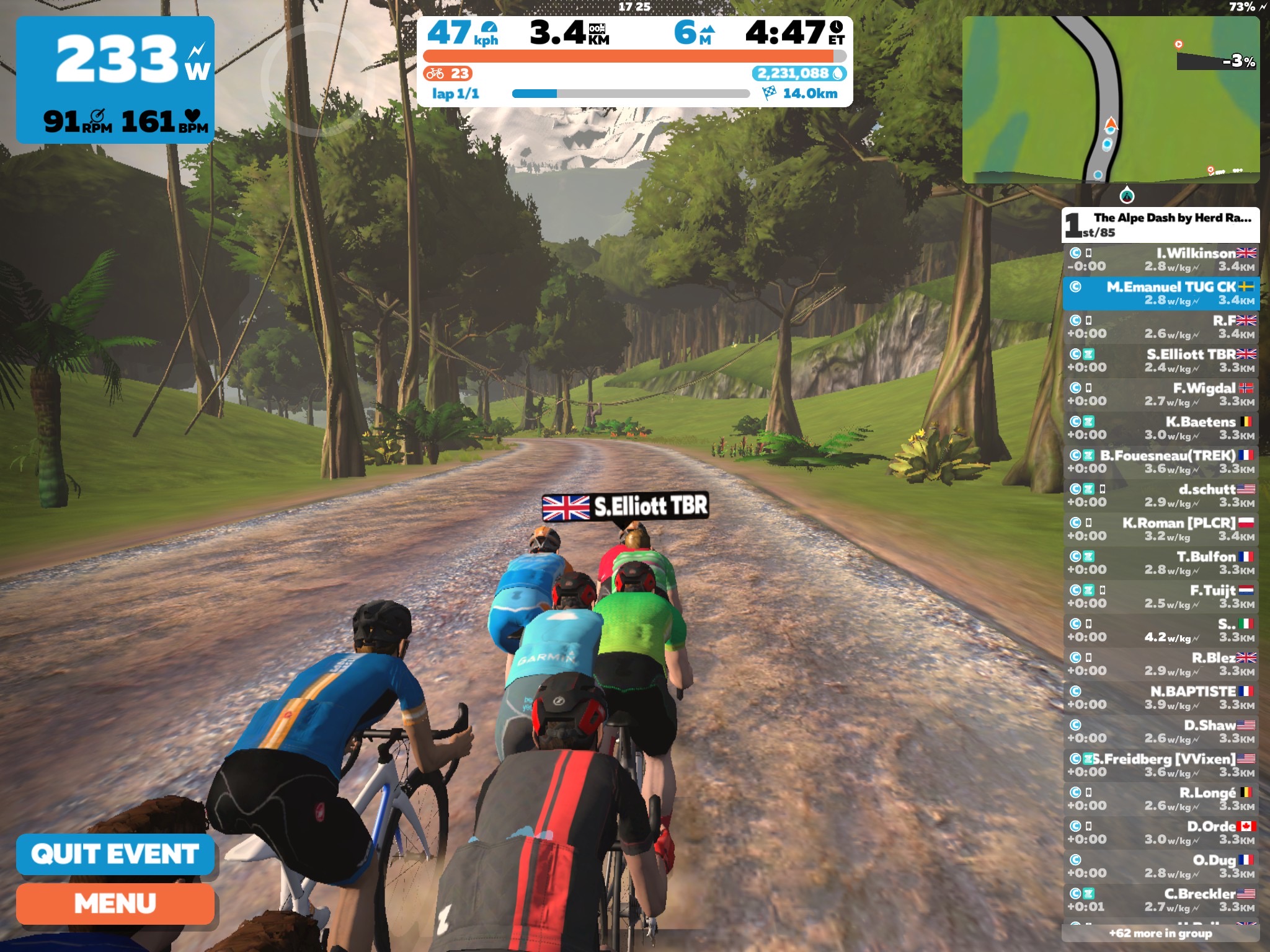Viewport: 1270px width, 952px height.
Task: Select R.Longé rider row
Action: click(x=1160, y=798)
